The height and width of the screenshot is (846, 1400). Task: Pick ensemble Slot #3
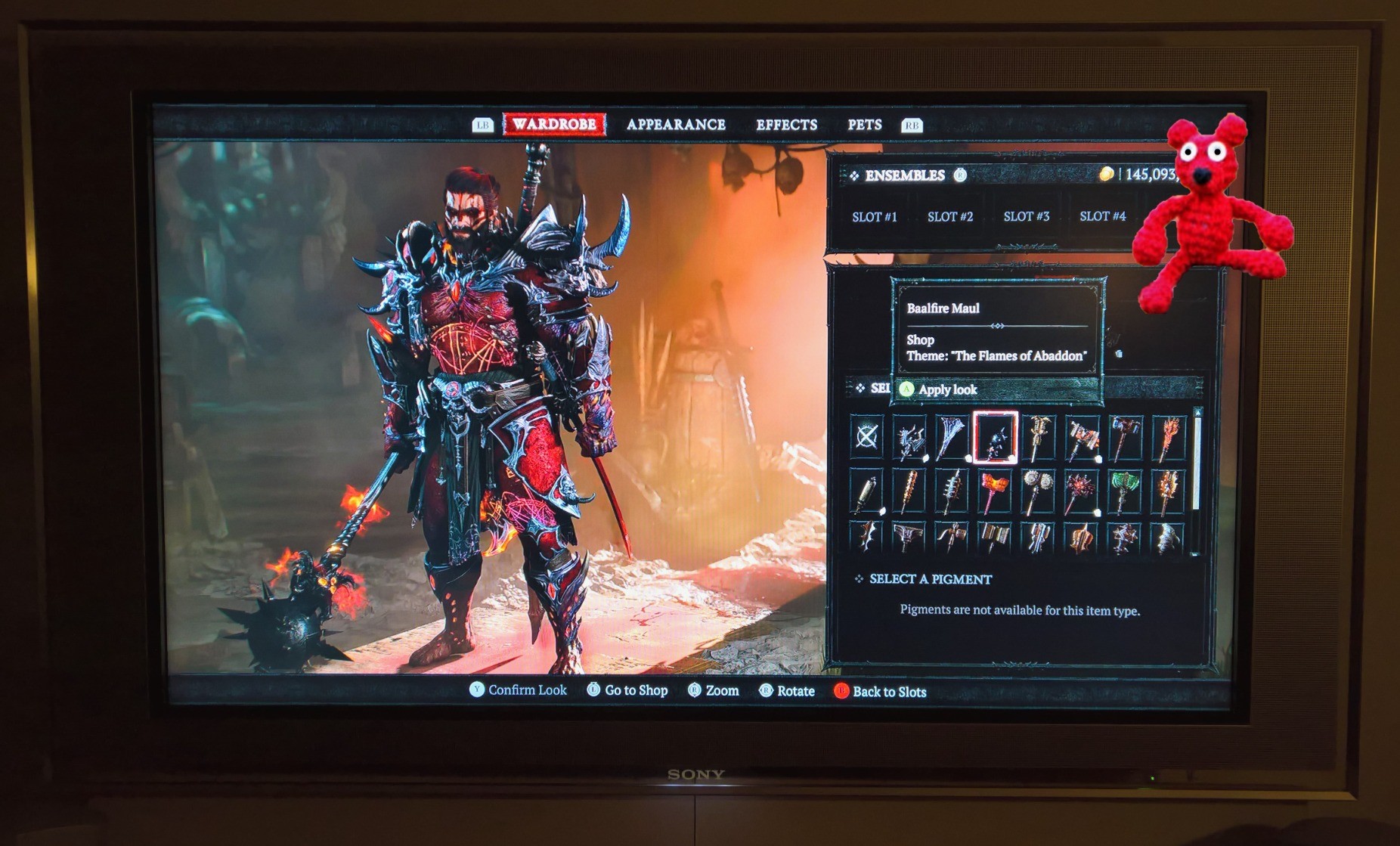point(1027,217)
